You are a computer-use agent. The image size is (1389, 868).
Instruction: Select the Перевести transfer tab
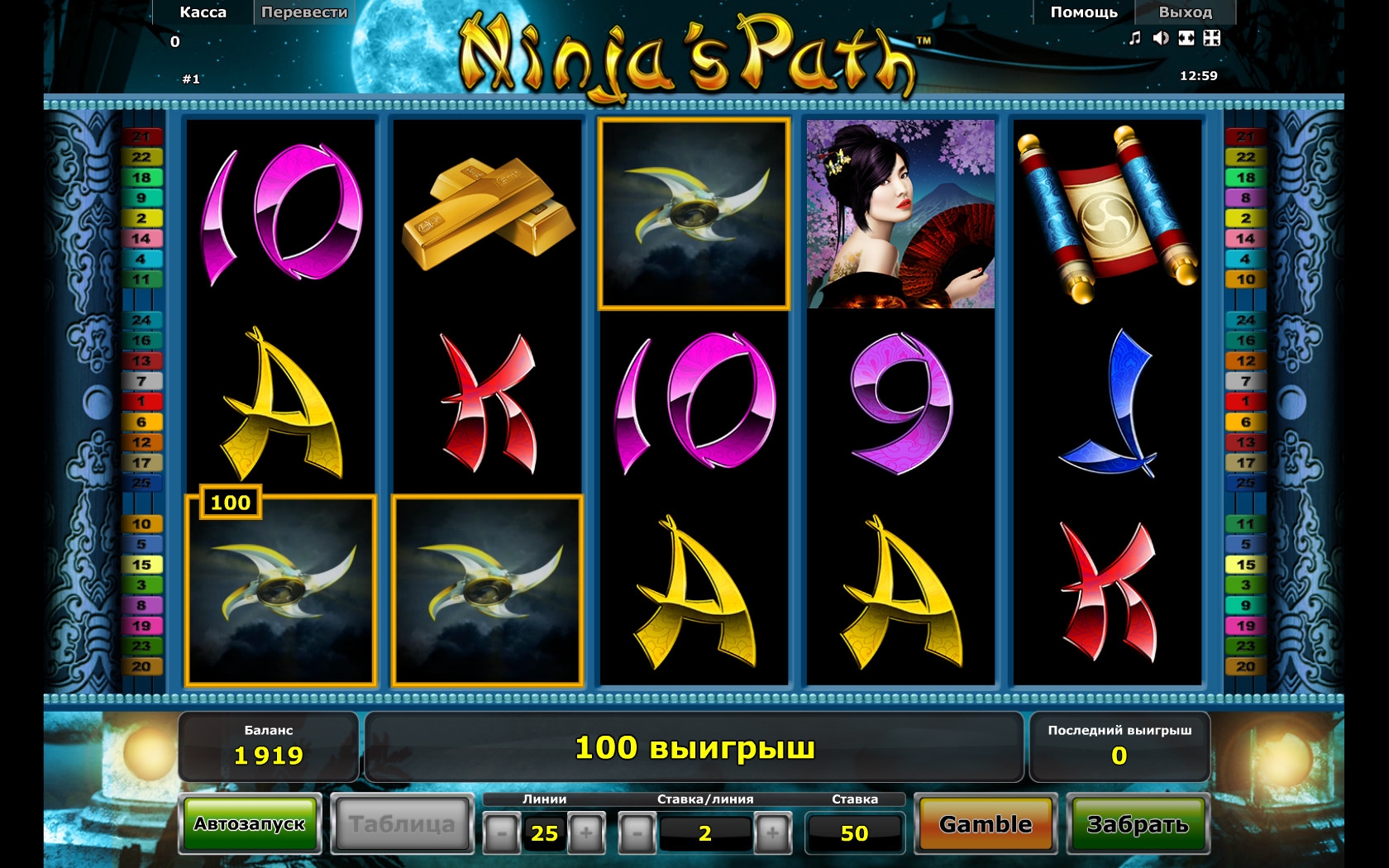coord(304,12)
